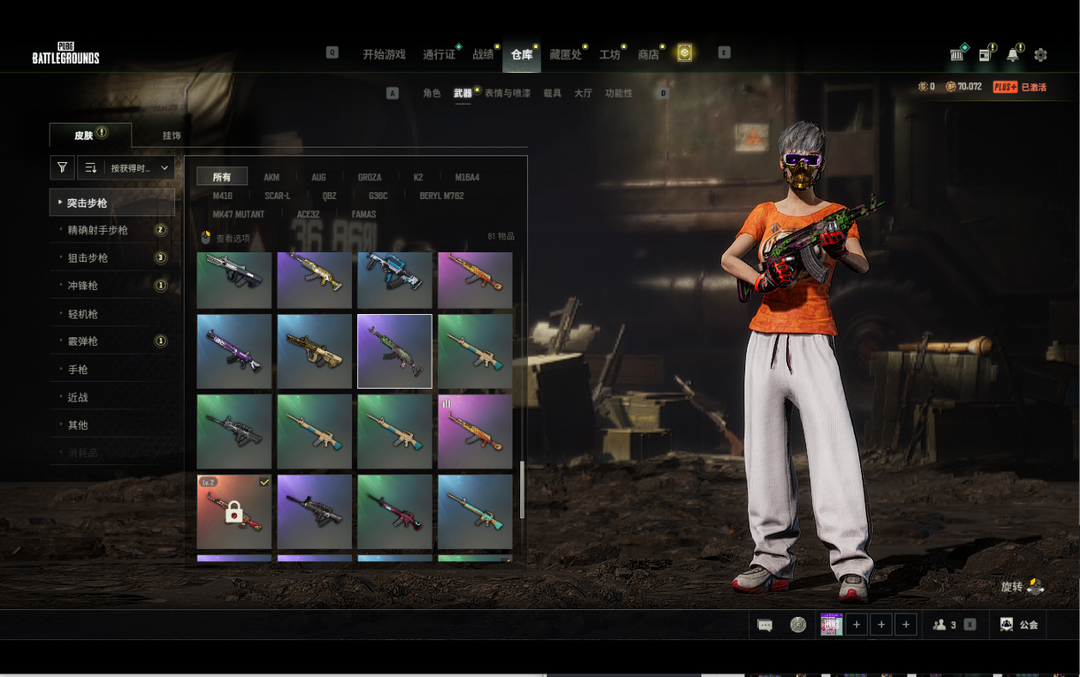Select the locked Lv.2 weapon skin

(234, 511)
